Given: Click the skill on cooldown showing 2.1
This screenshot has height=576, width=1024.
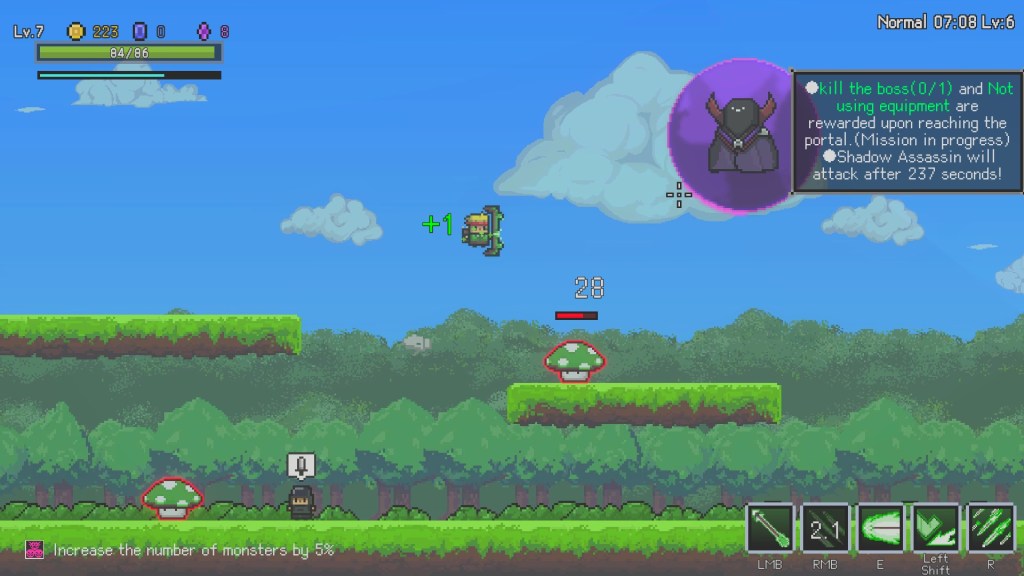Looking at the screenshot, I should pyautogui.click(x=825, y=528).
